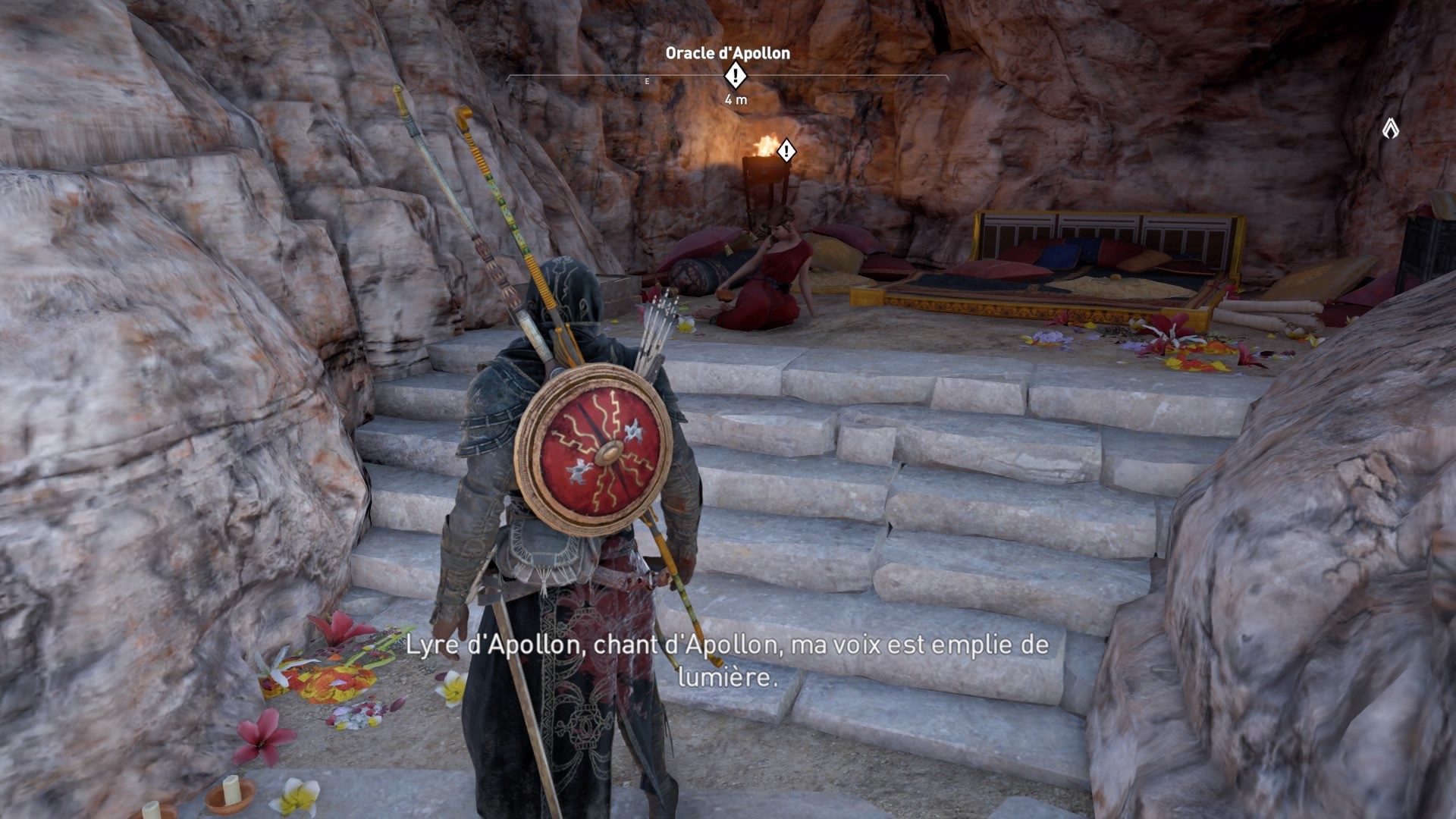Select the quest objective marker beside the torch
The image size is (1456, 819).
tap(787, 151)
